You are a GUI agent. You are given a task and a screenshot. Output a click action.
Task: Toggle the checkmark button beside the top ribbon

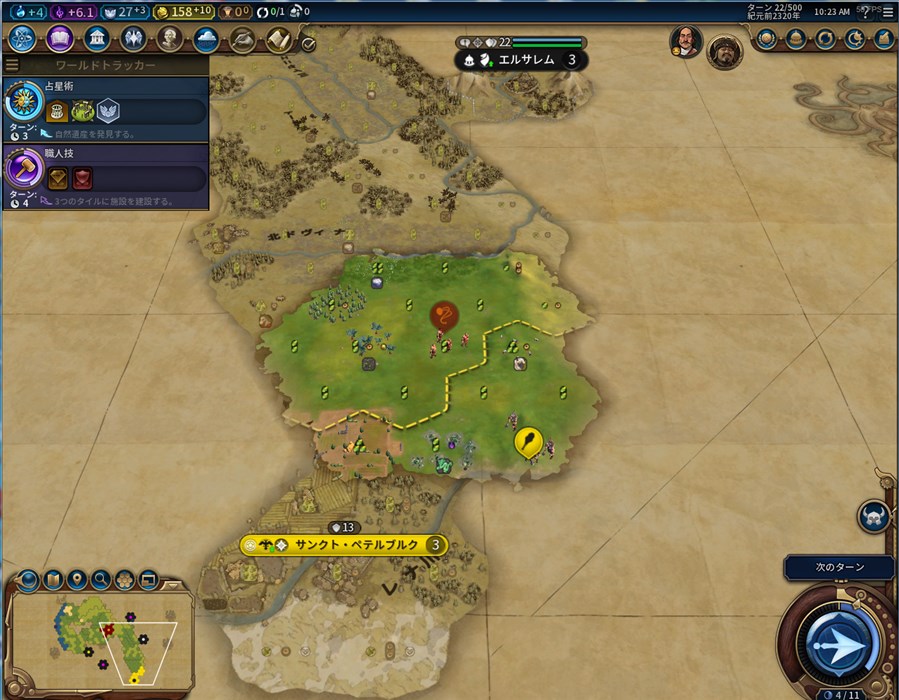[308, 44]
